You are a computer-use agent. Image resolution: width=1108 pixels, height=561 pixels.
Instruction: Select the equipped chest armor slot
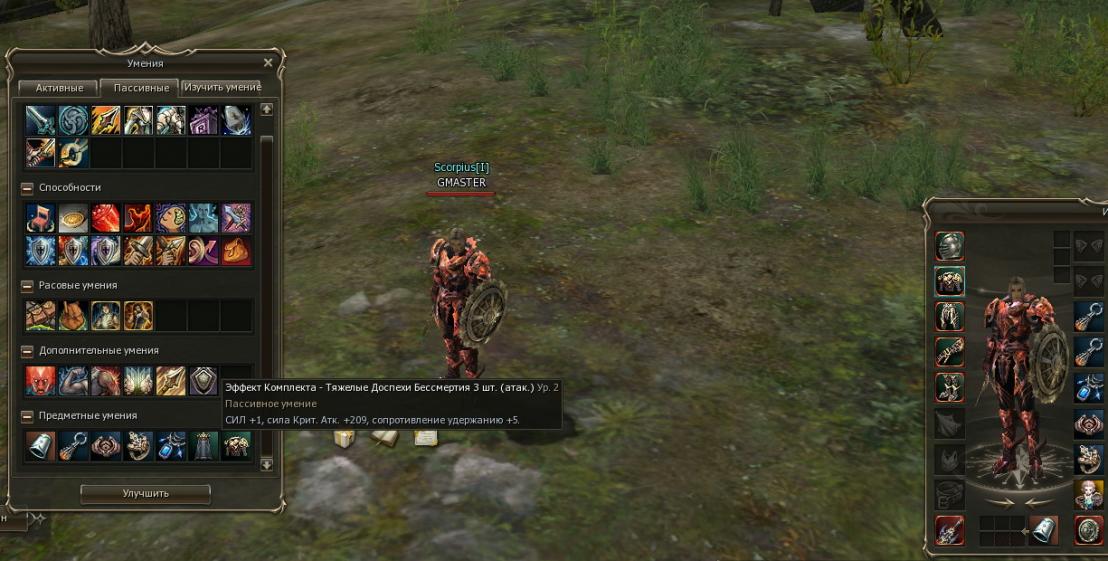pos(949,282)
